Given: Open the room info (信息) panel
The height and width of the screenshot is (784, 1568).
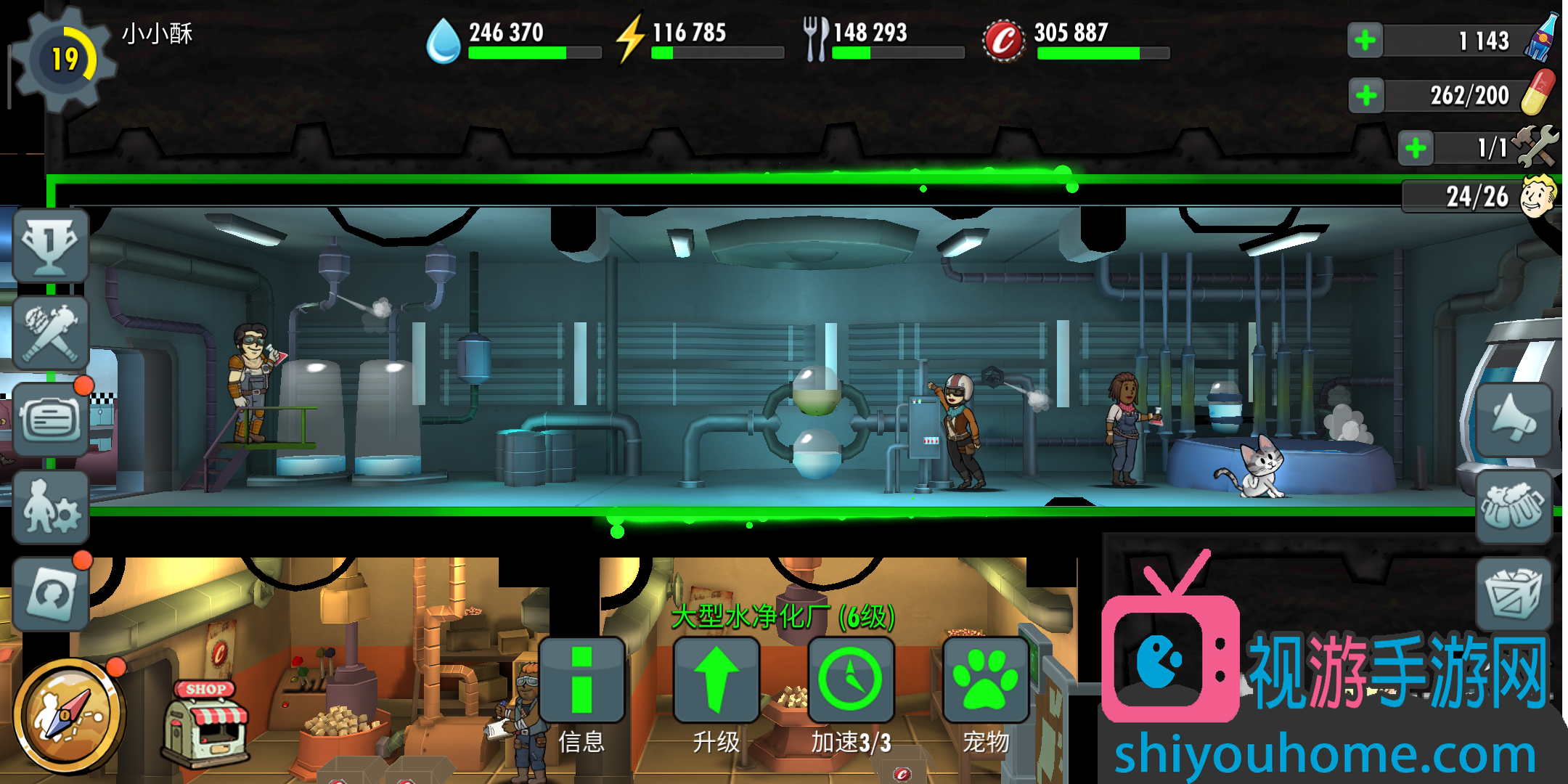Looking at the screenshot, I should point(581,680).
